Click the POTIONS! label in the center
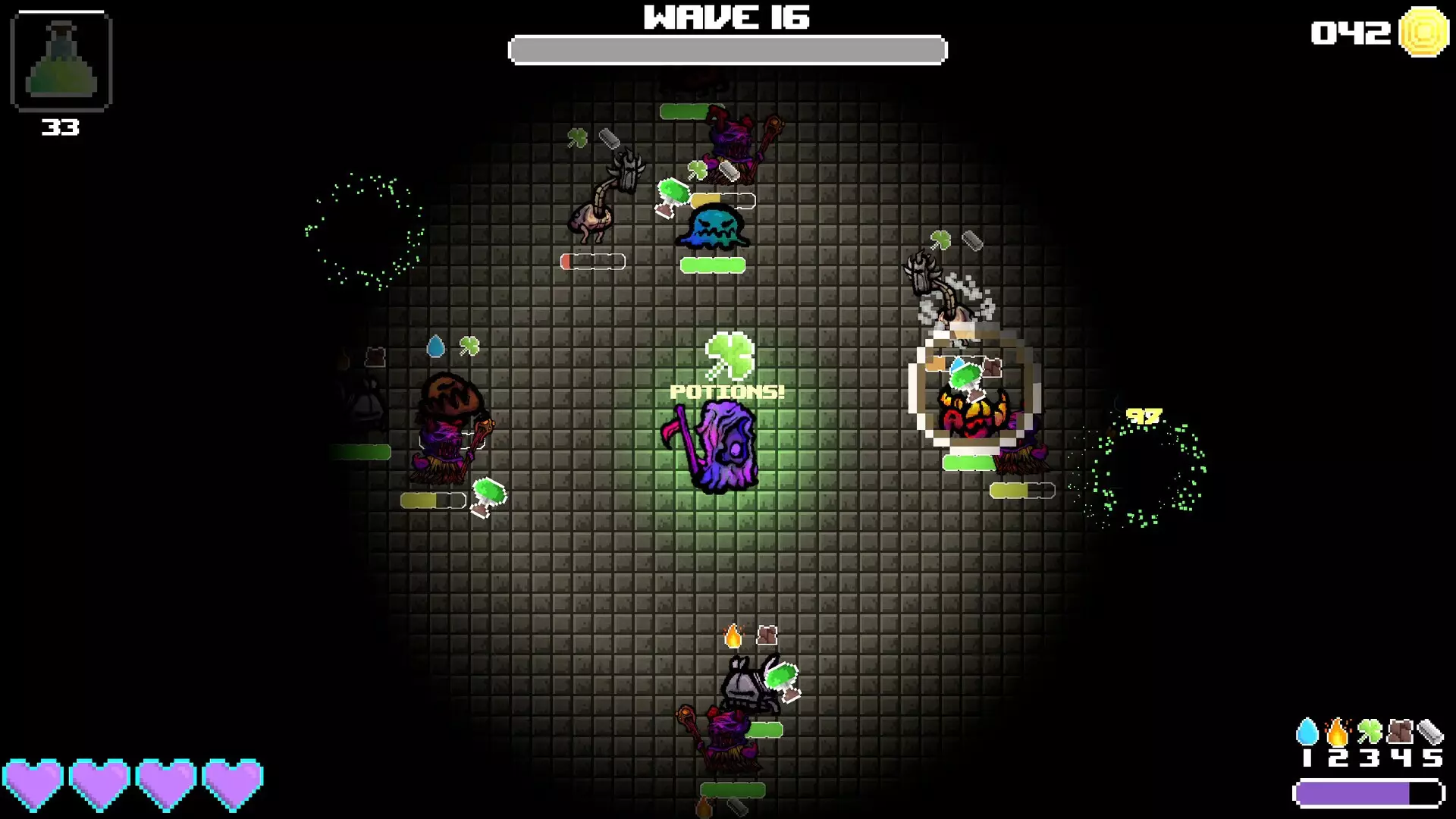The height and width of the screenshot is (819, 1456). (726, 392)
